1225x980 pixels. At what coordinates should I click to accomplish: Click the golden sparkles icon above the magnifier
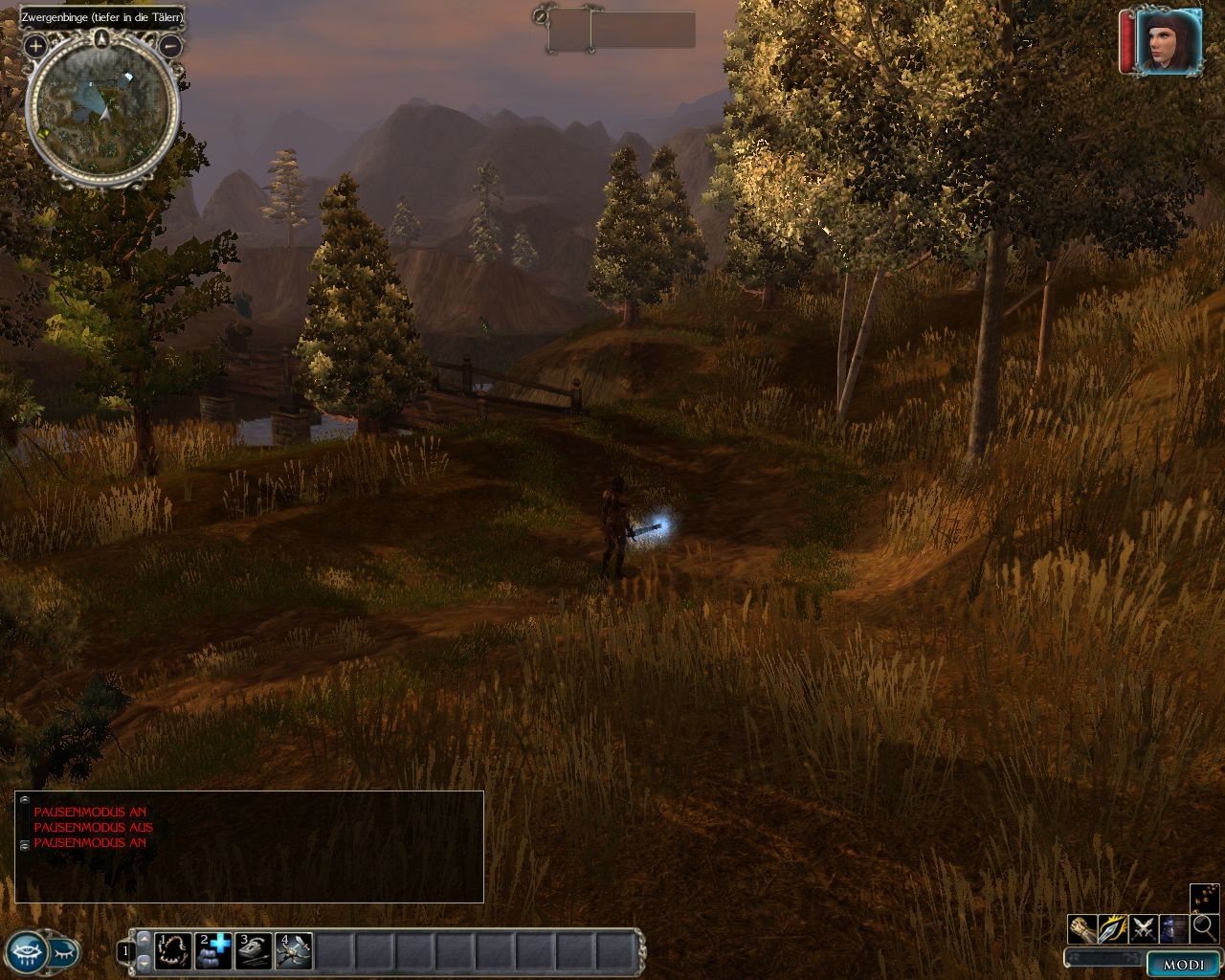coord(1204,898)
